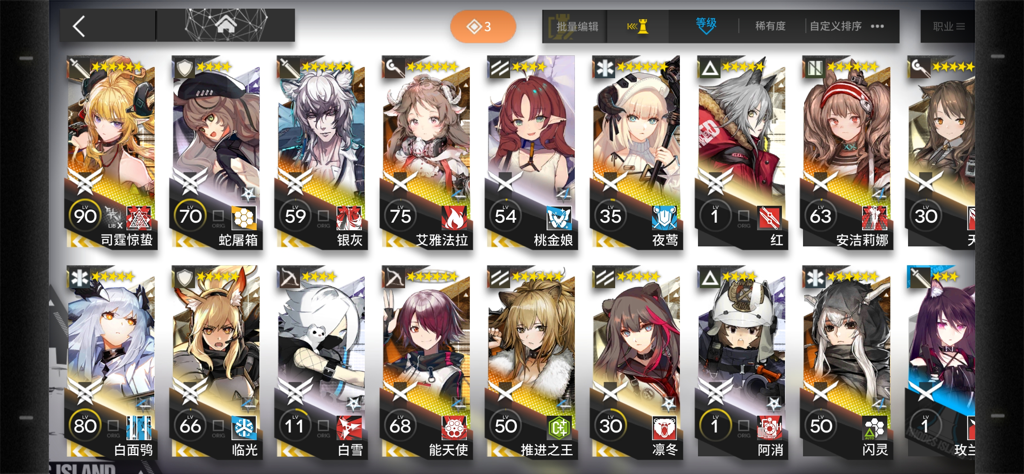Screen dimensions: 1024x474
Task: Choose the 闪灵 operator card
Action: pos(845,360)
